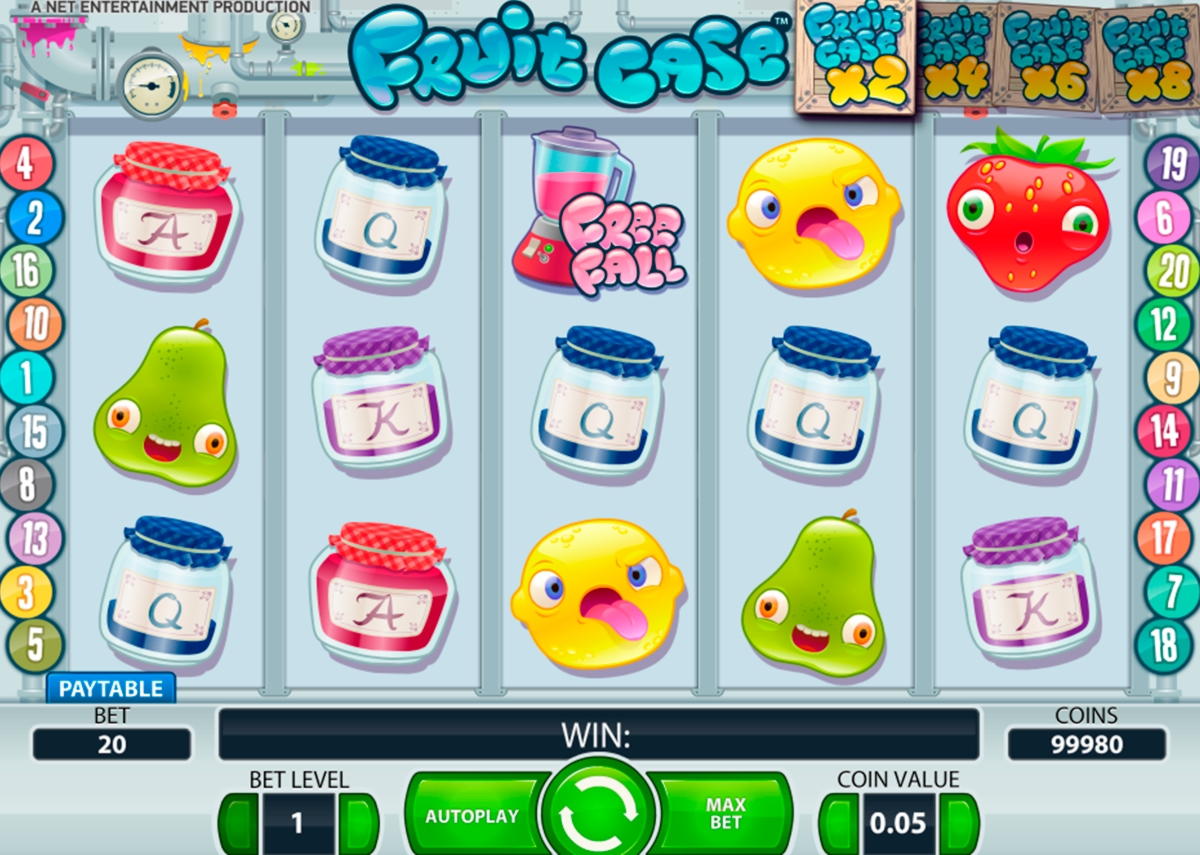The image size is (1200, 855).
Task: Select payline number 8 bubble
Action: click(27, 486)
